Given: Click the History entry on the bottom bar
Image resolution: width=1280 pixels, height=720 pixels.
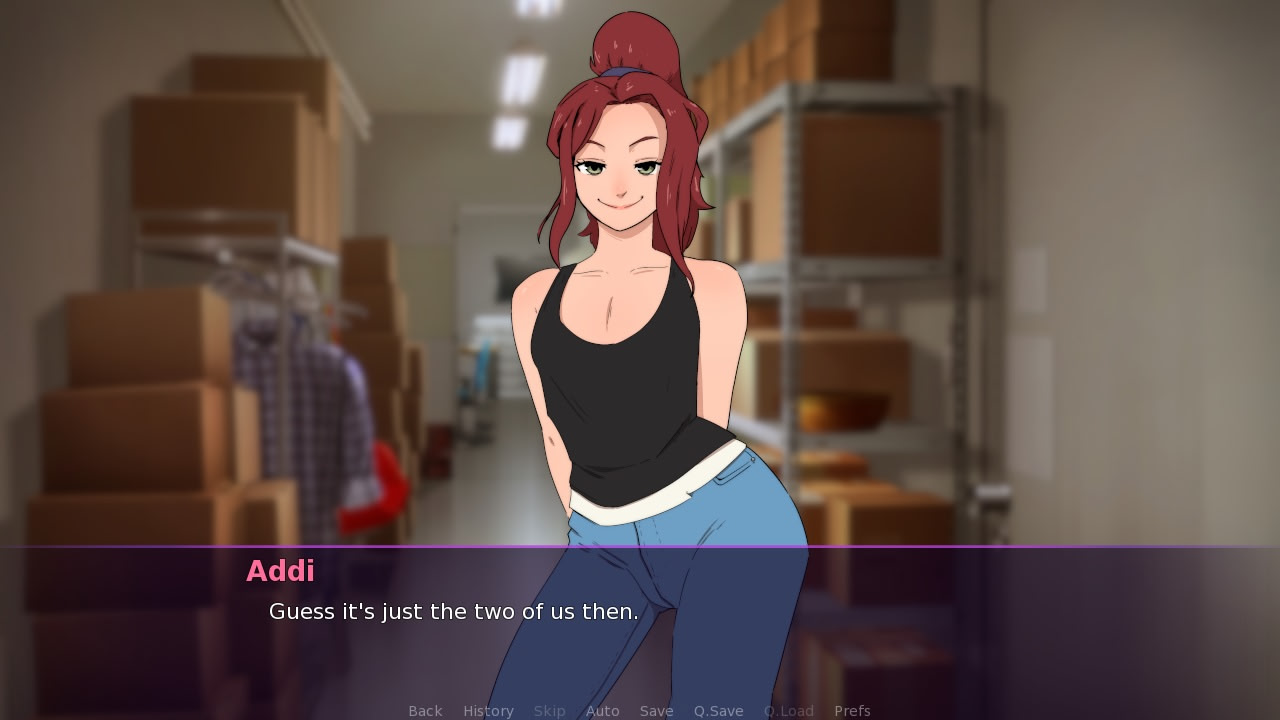Looking at the screenshot, I should [487, 710].
